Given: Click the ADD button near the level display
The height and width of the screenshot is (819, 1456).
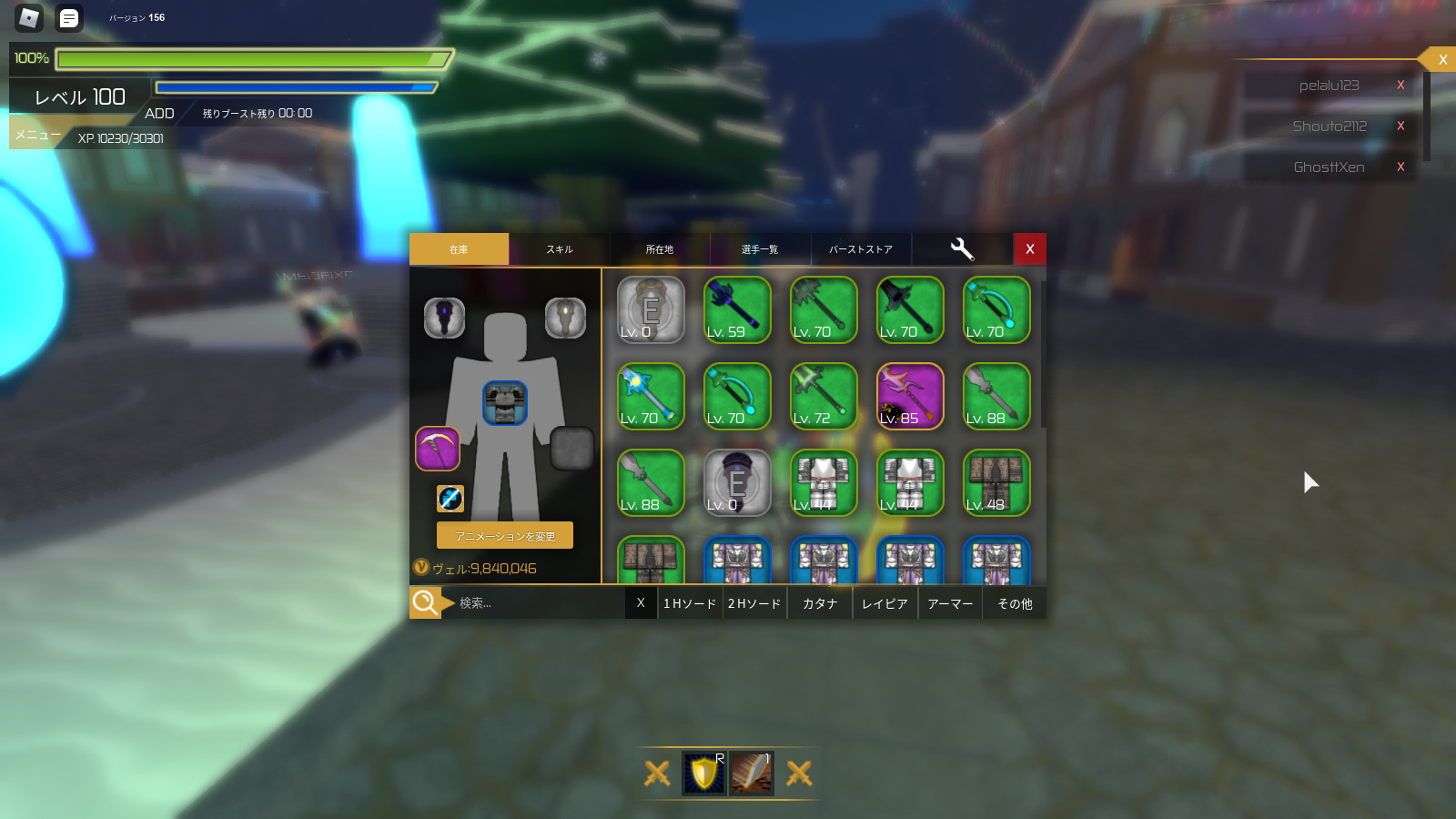Looking at the screenshot, I should tap(160, 113).
